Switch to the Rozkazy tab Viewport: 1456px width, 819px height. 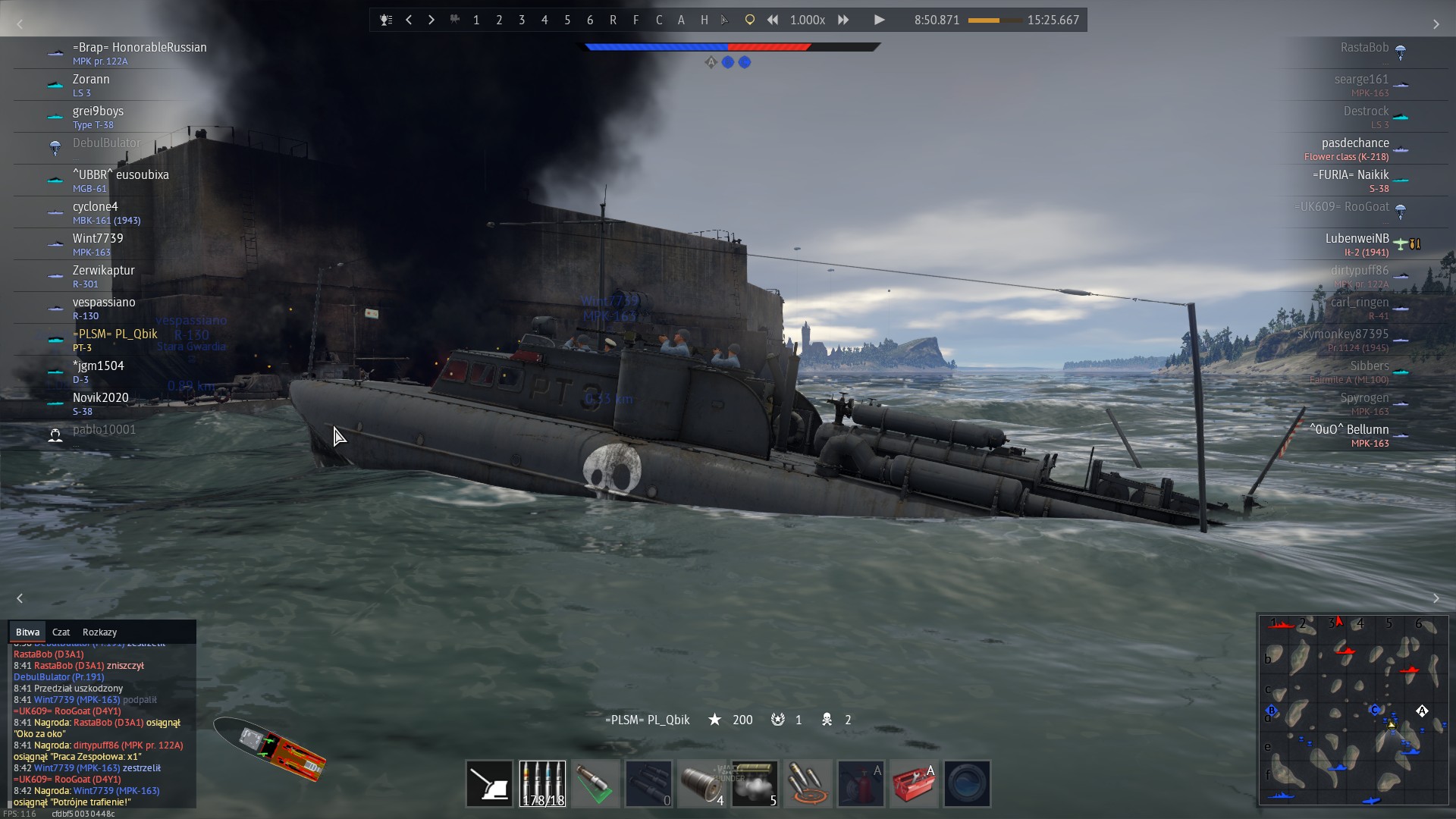pos(99,632)
